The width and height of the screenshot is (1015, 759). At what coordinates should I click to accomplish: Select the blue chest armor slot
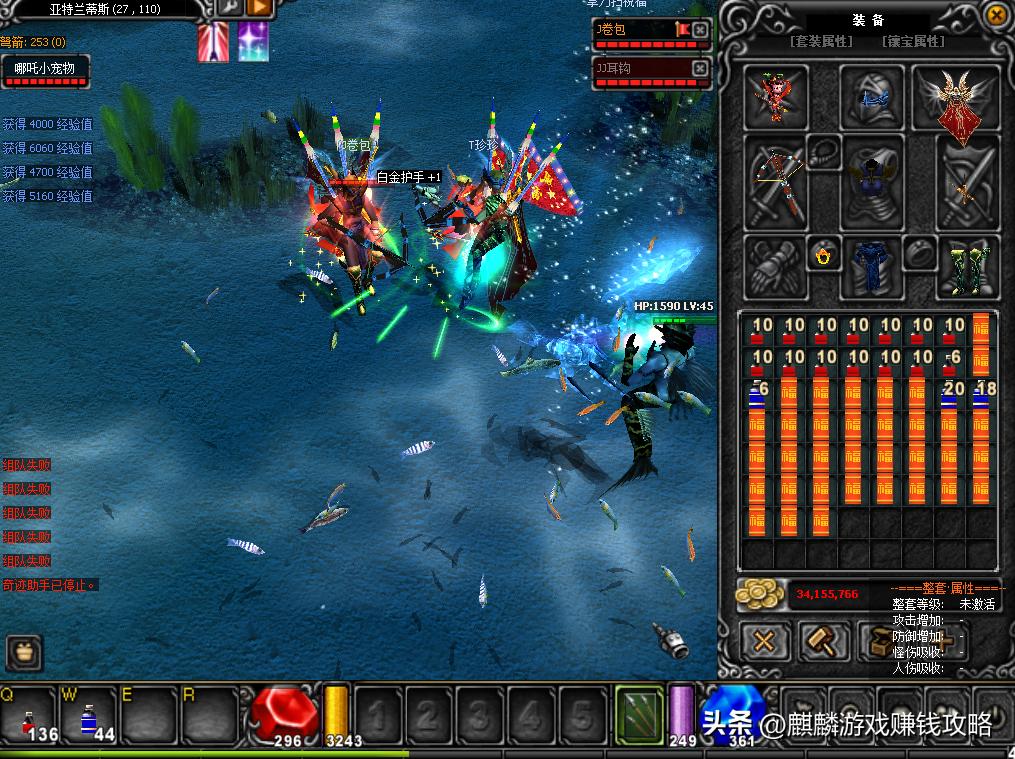pyautogui.click(x=872, y=184)
